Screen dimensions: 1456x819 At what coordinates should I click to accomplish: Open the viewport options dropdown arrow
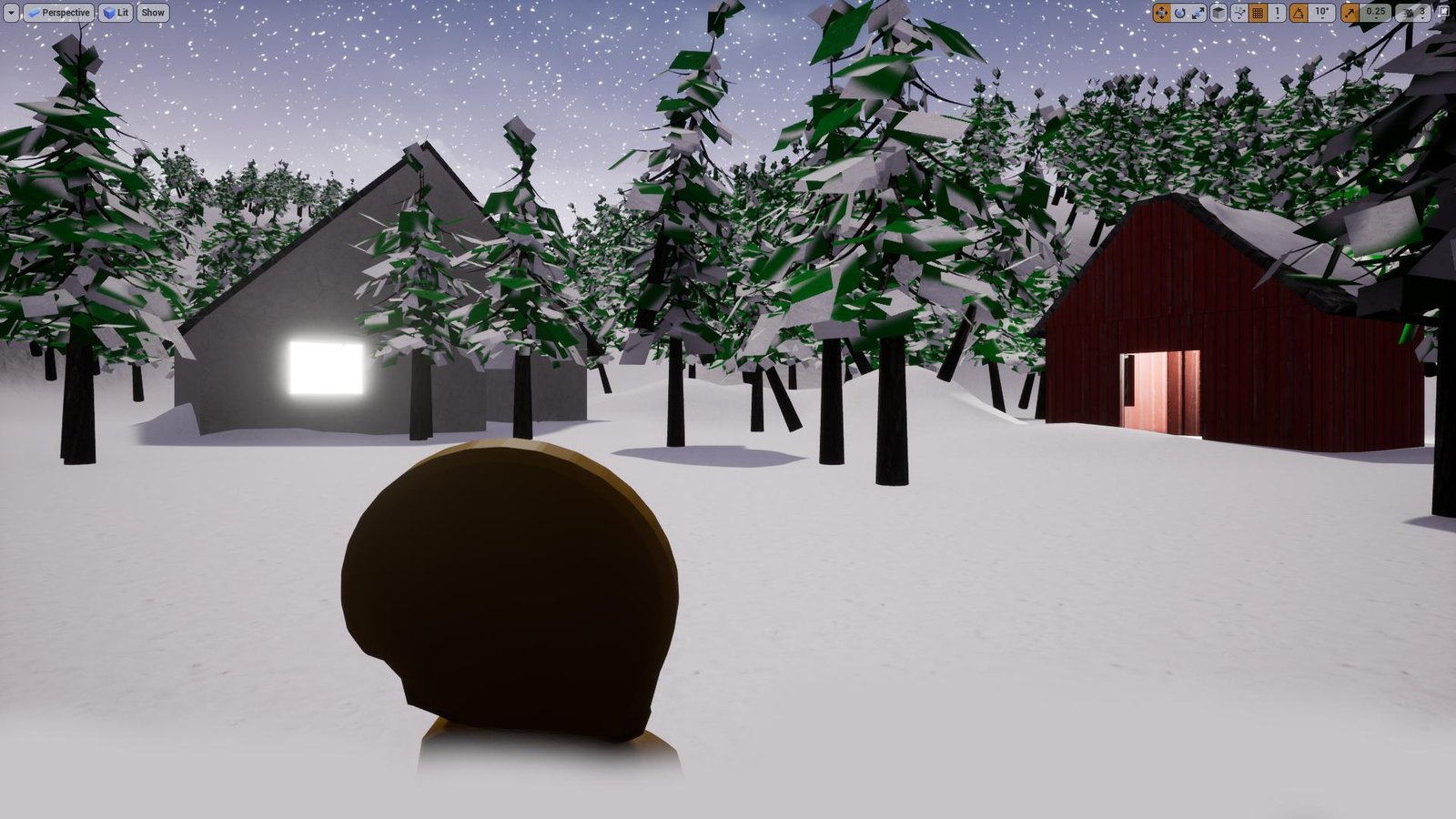(9, 12)
